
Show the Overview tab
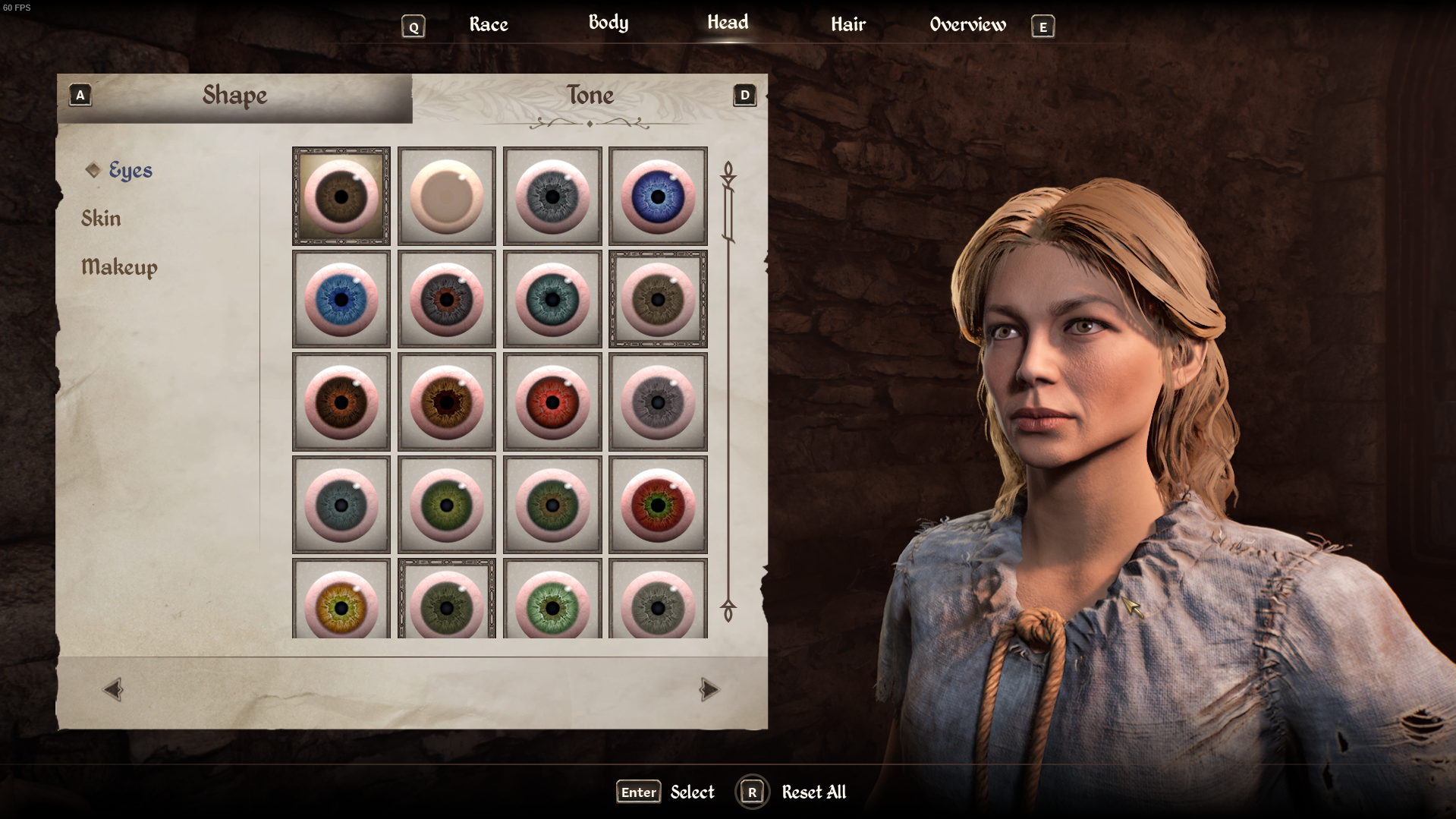(x=967, y=24)
